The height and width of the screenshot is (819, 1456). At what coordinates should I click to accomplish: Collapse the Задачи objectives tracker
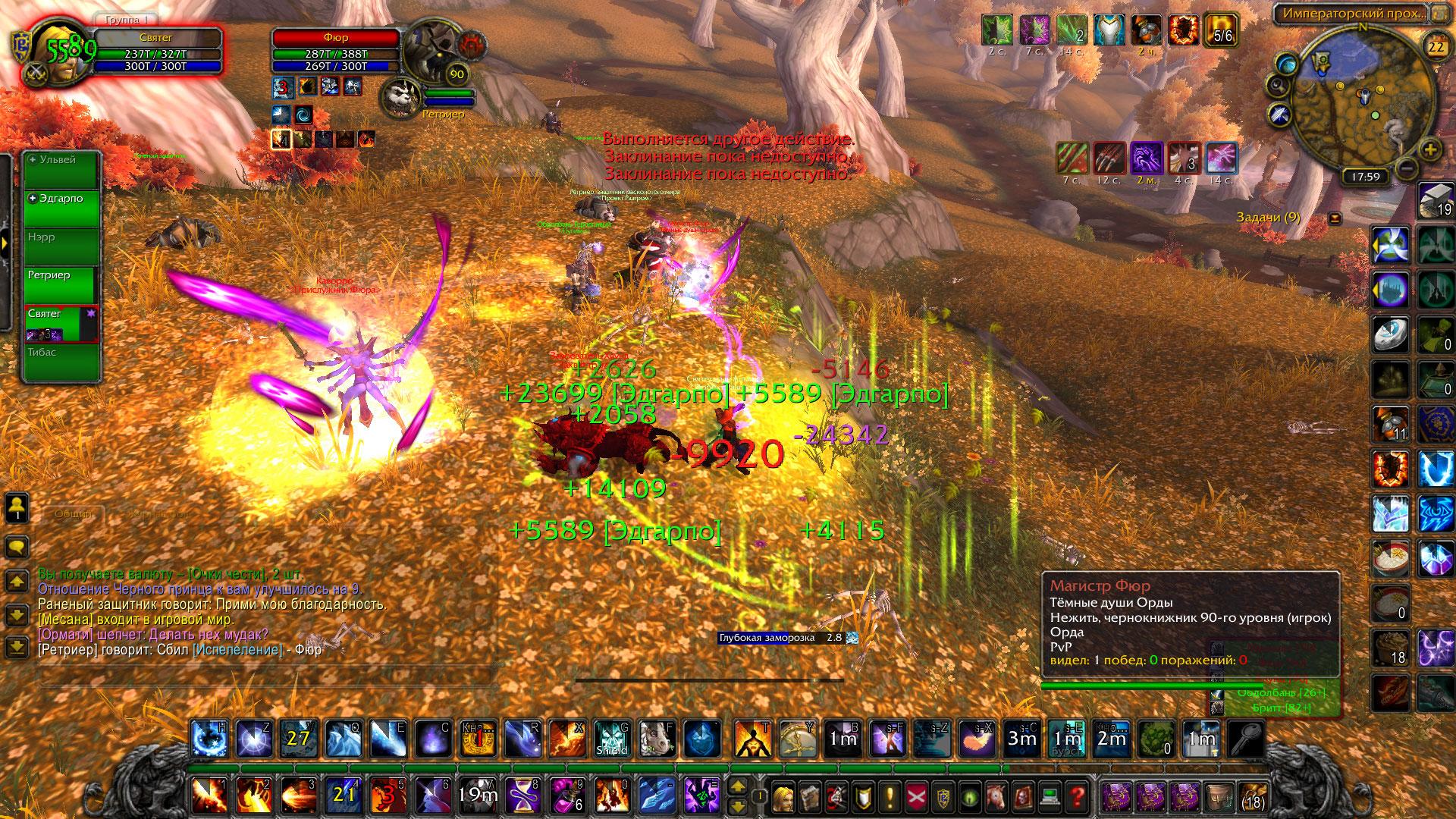[x=1335, y=218]
